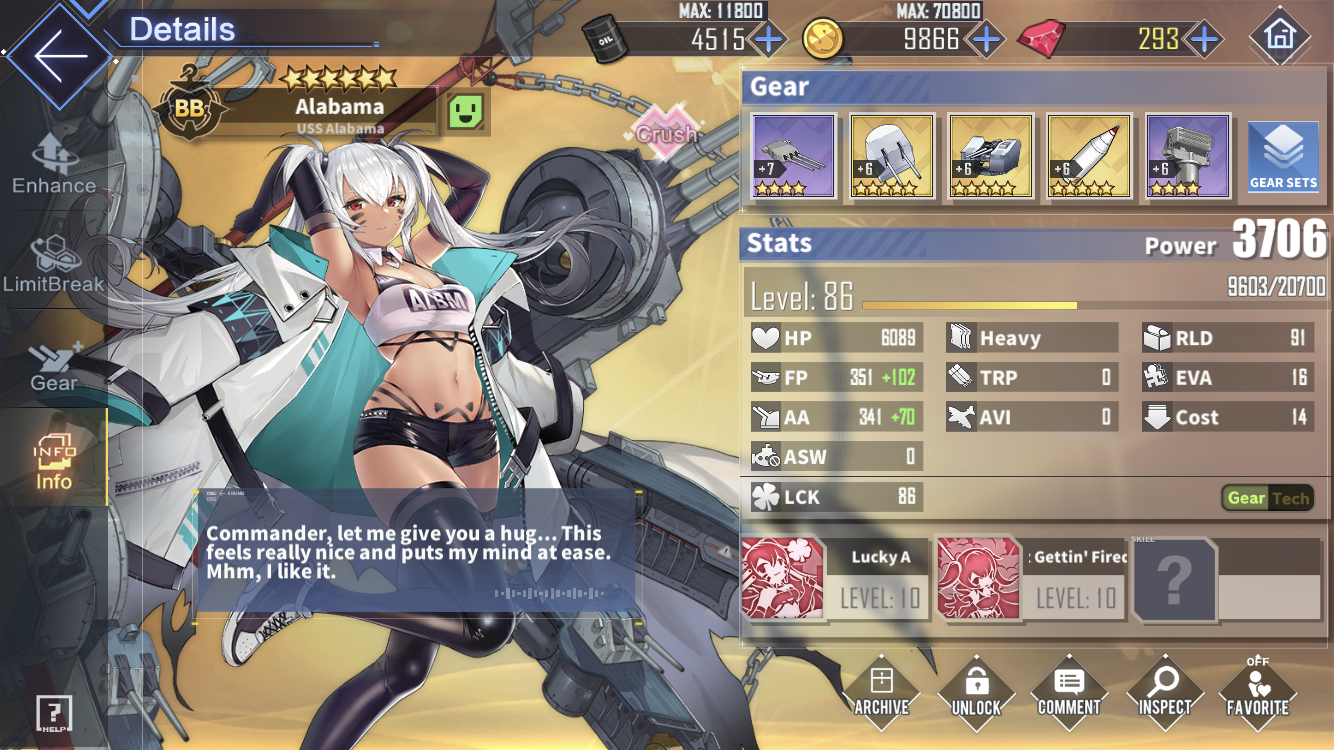
Task: Open the Help question mark button
Action: (x=53, y=714)
